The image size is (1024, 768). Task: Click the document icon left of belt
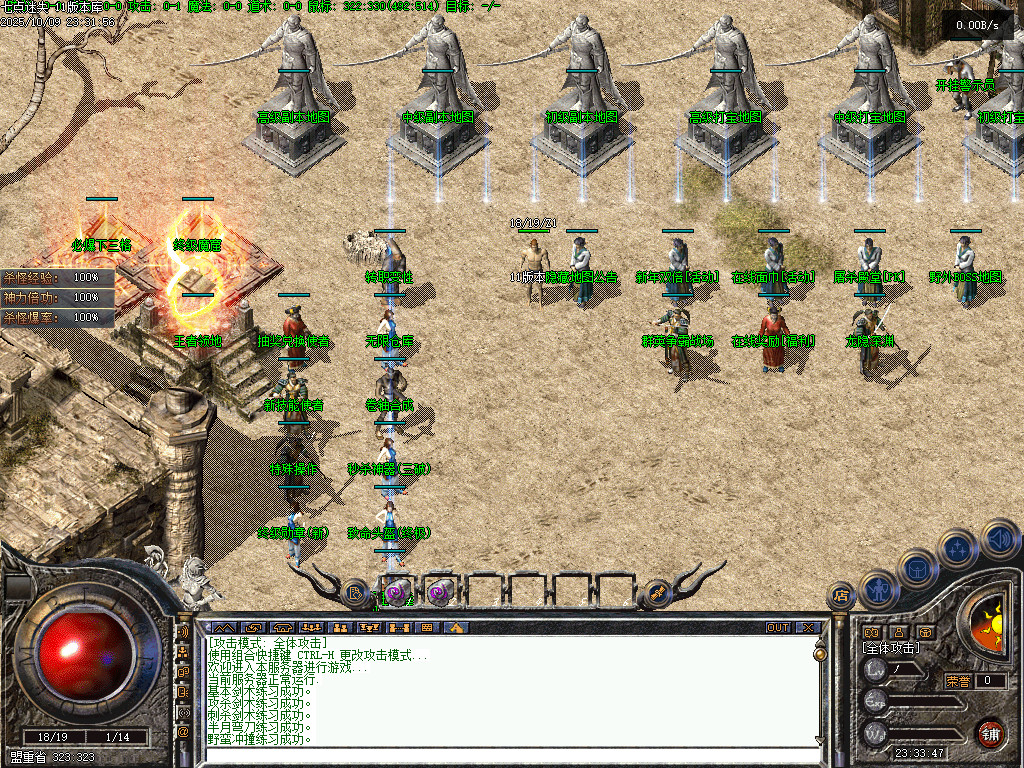(x=356, y=593)
